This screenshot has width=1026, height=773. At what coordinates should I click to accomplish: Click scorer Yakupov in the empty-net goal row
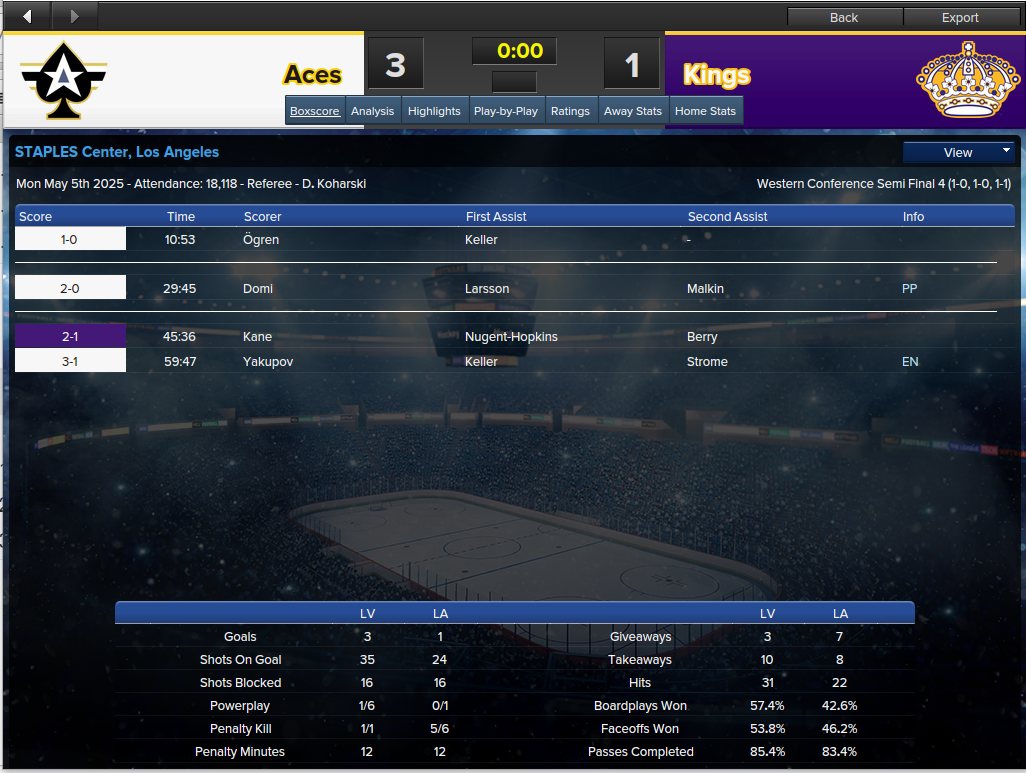268,362
